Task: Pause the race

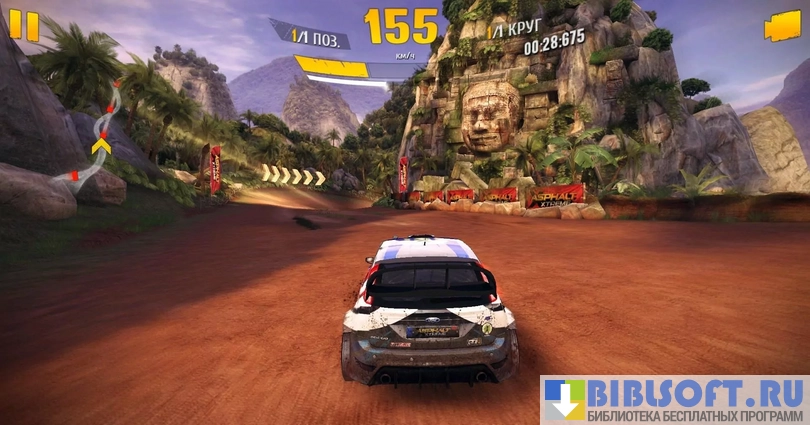Action: click(x=24, y=25)
